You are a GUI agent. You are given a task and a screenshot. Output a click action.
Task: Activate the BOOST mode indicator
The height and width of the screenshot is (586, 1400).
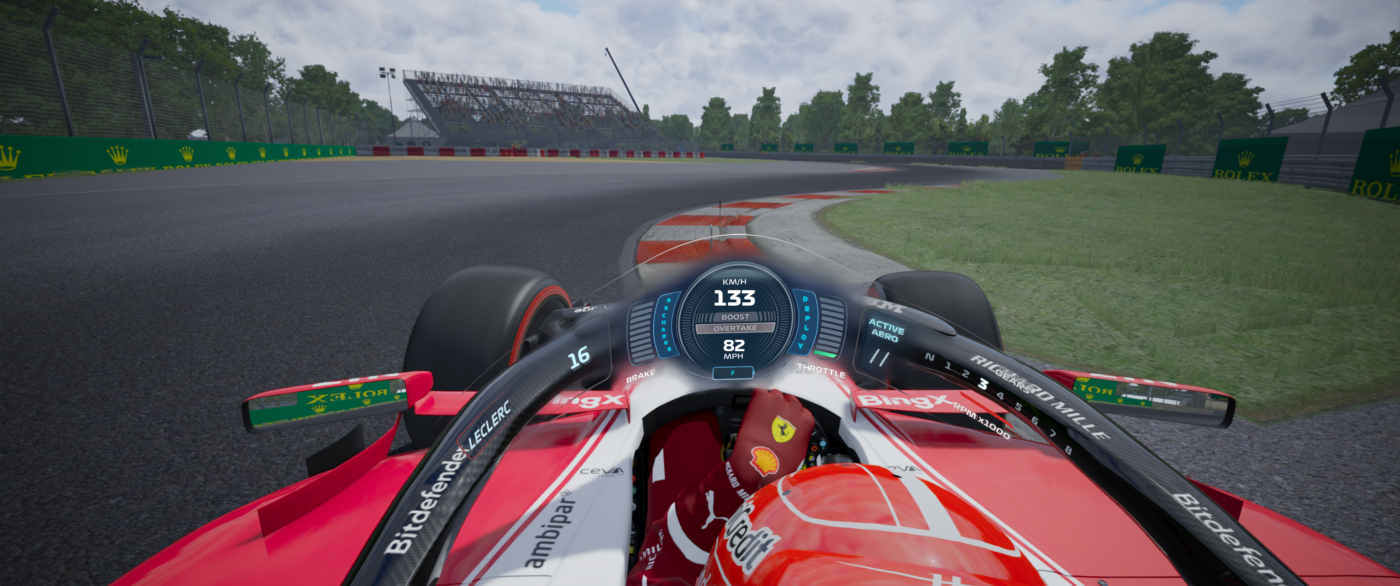[x=734, y=316]
